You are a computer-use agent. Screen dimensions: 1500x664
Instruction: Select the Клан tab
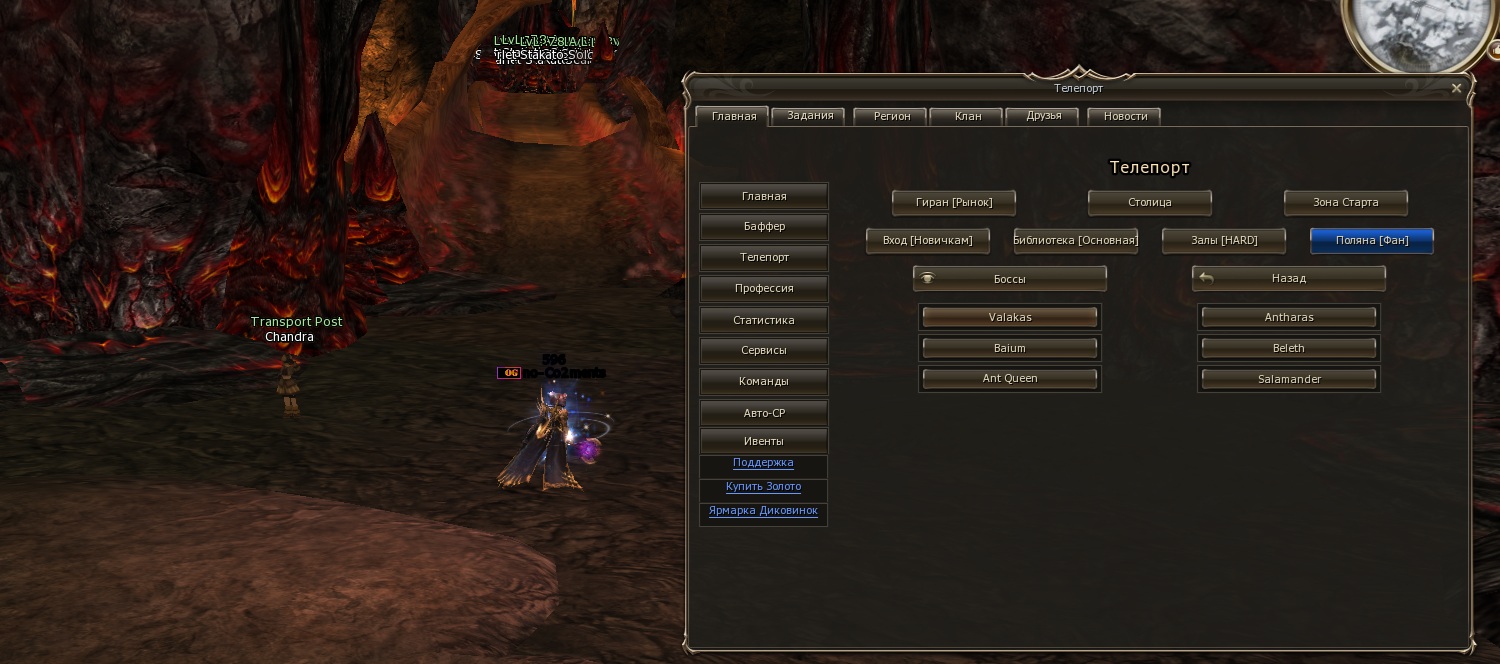click(967, 116)
